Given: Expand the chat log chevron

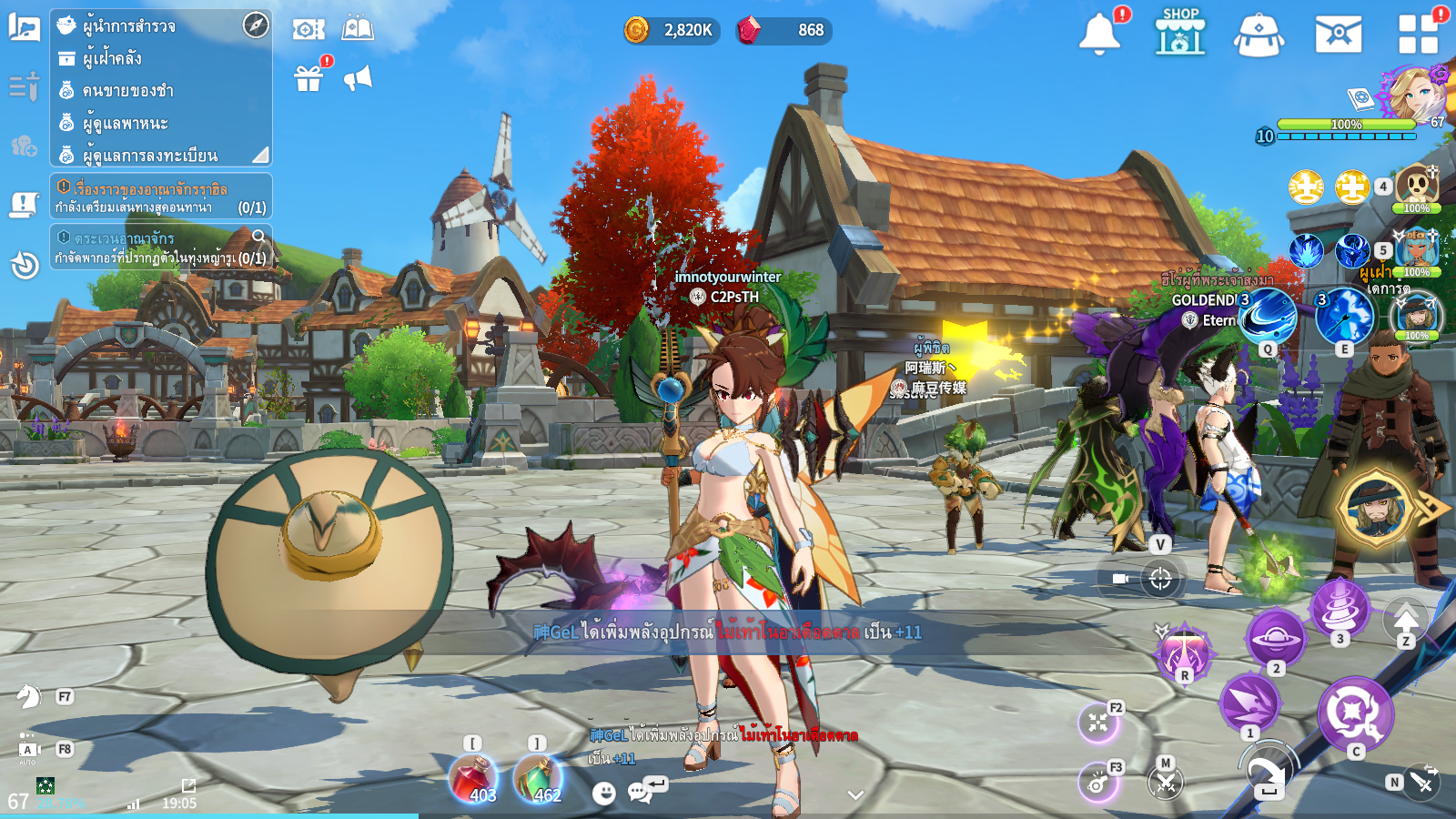Looking at the screenshot, I should tap(855, 794).
